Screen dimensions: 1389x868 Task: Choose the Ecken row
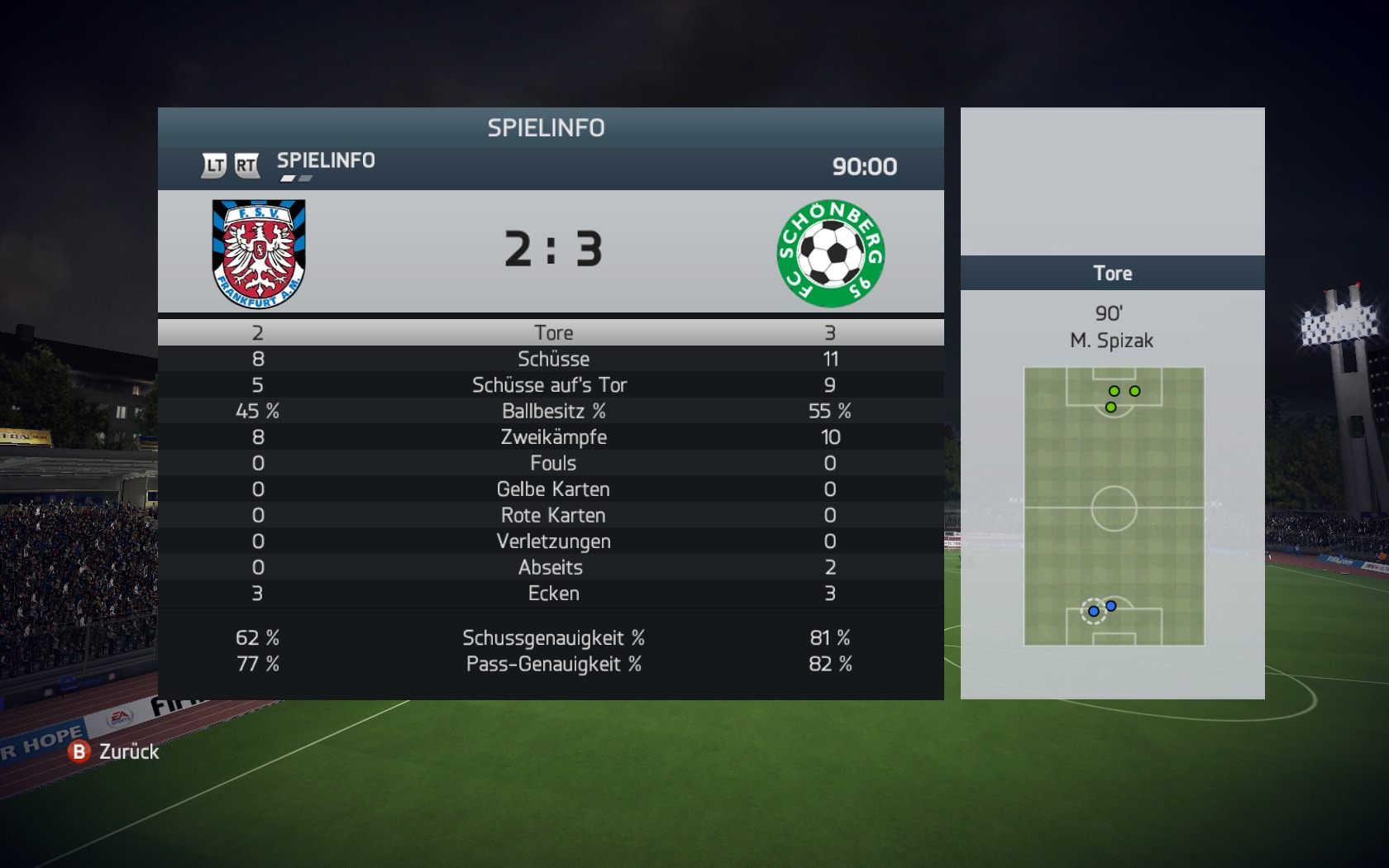(552, 593)
